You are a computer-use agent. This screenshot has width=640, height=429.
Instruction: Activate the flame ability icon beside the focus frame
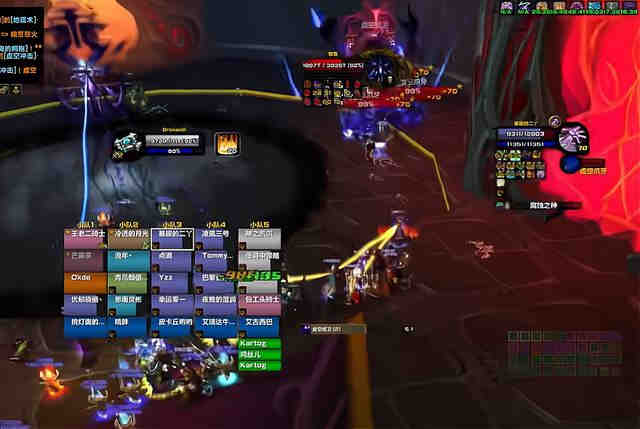[226, 143]
